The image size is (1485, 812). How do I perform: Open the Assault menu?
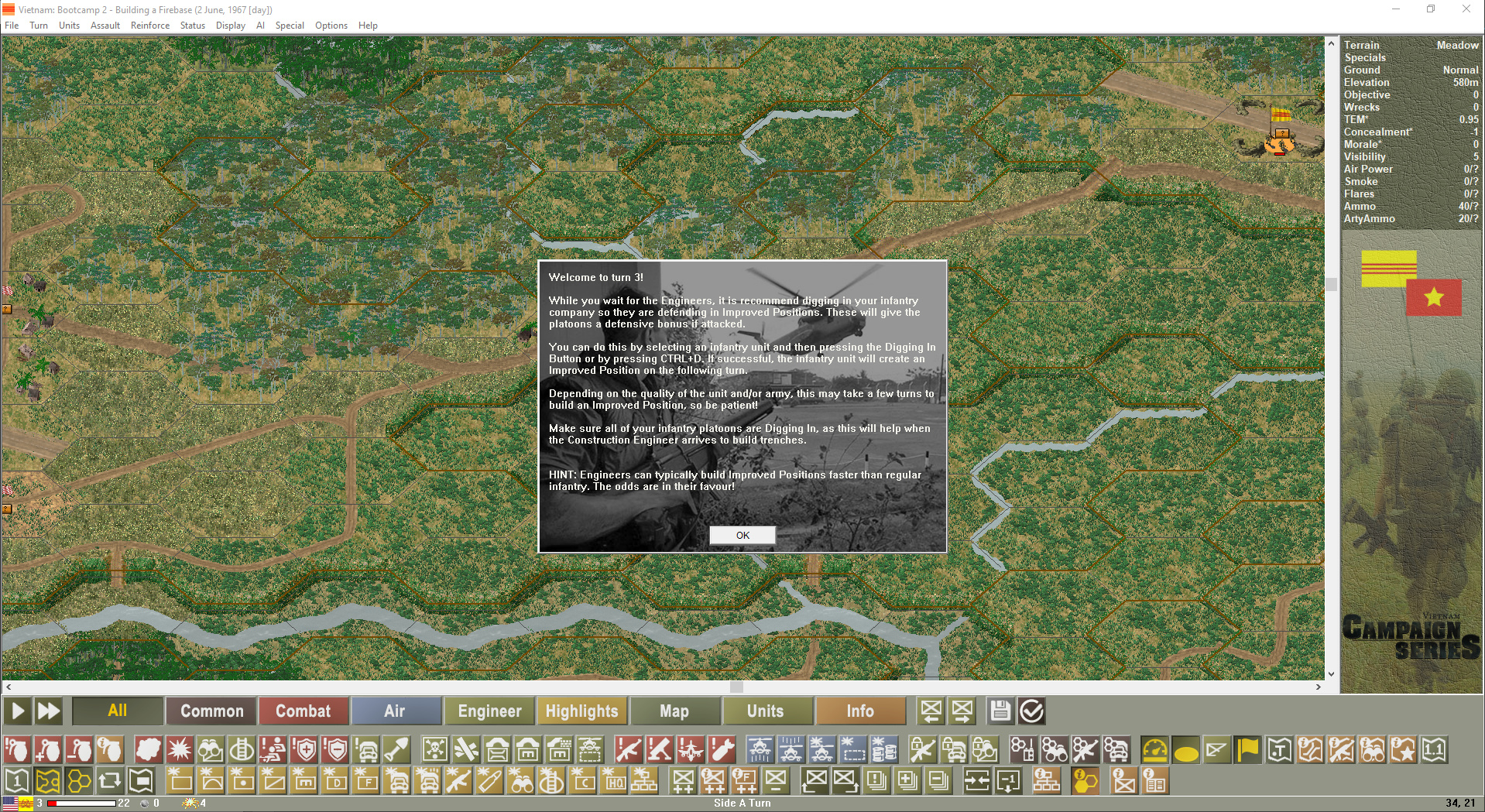pos(105,25)
